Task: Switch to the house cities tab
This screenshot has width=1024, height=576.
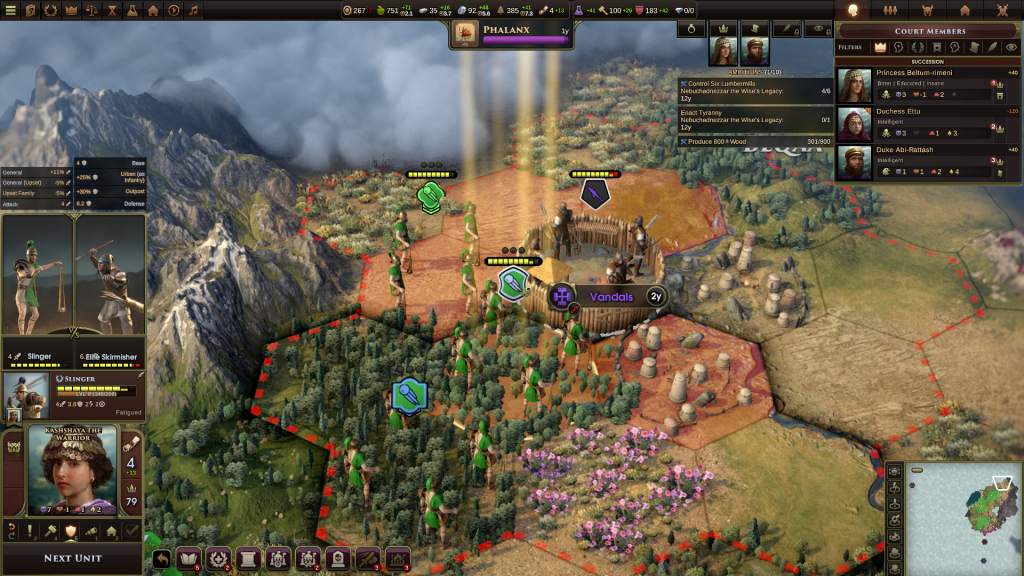Action: pos(965,10)
